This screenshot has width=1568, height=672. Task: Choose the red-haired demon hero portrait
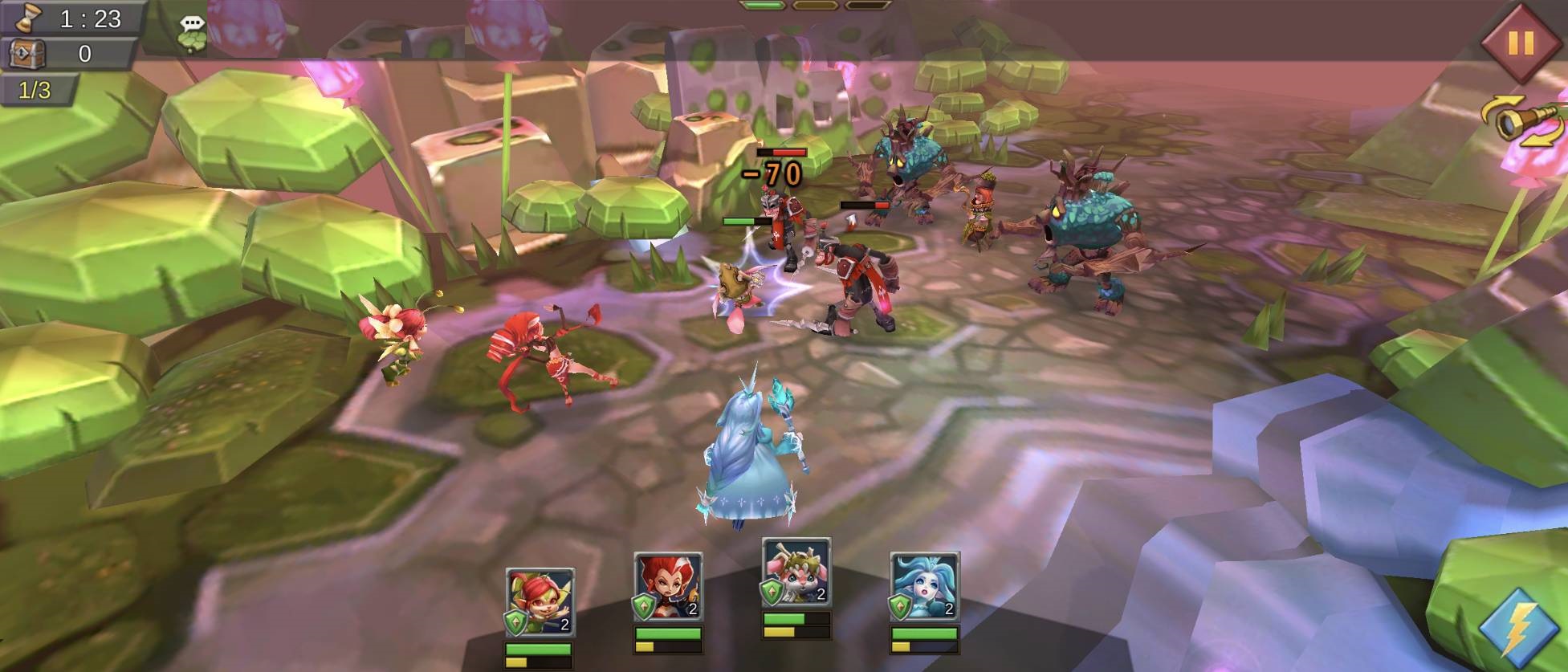point(668,587)
